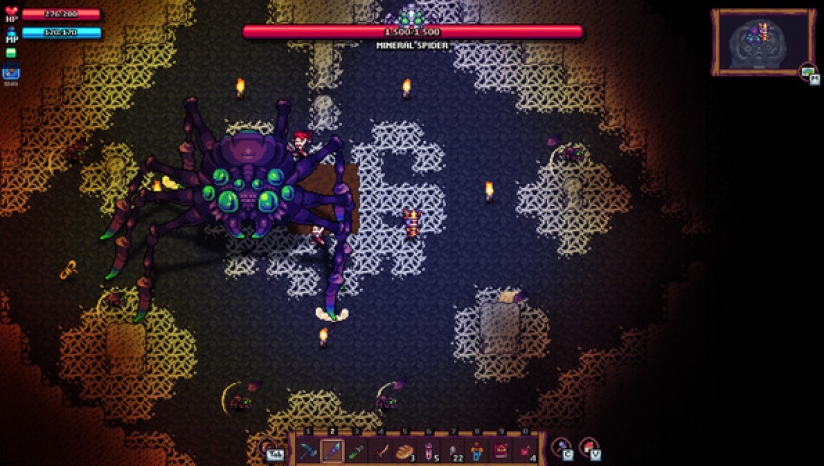
Task: Activate the torch quick-use icon
Action: pyautogui.click(x=562, y=448)
